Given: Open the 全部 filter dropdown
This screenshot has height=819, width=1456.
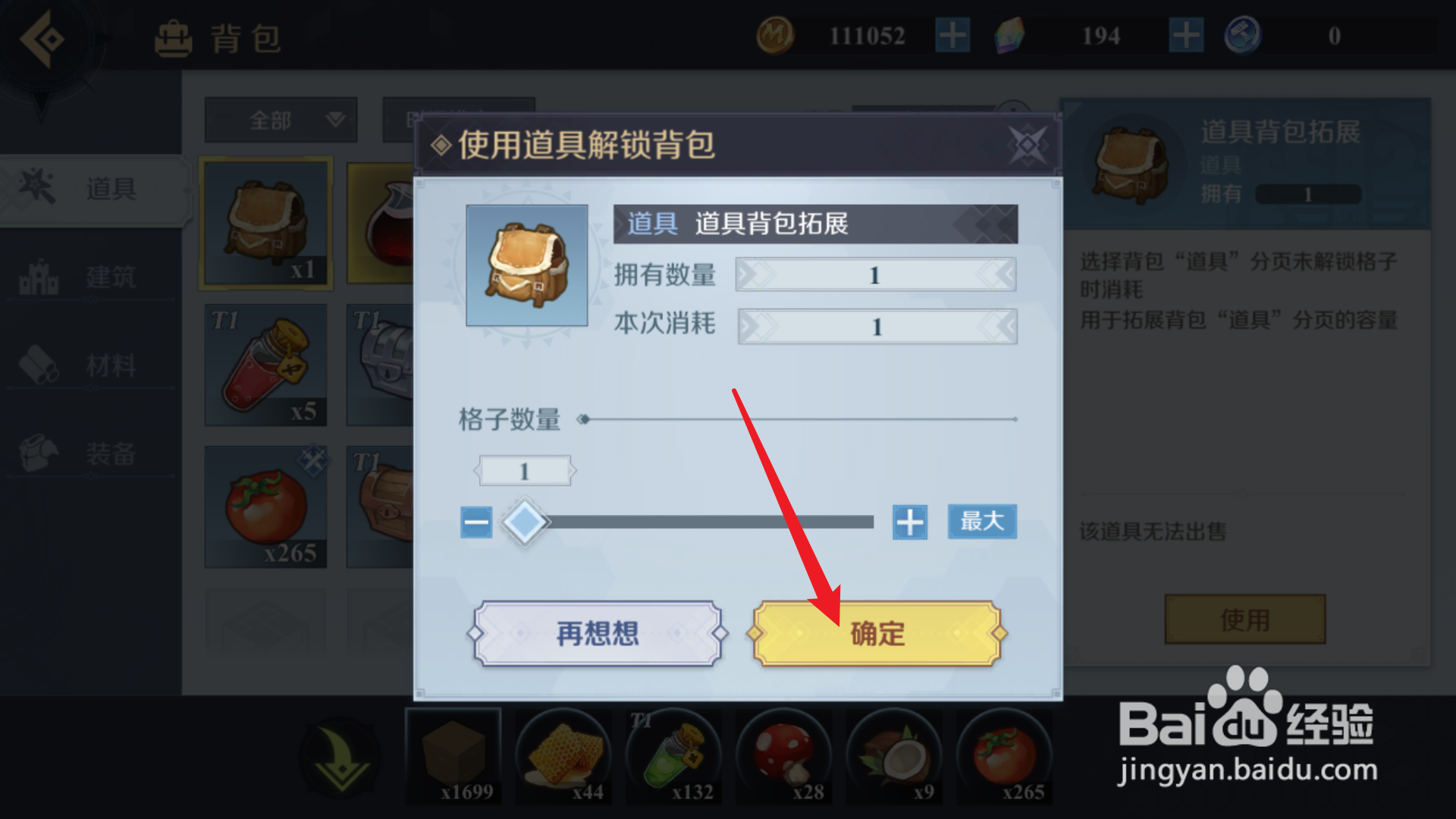Looking at the screenshot, I should (x=281, y=120).
